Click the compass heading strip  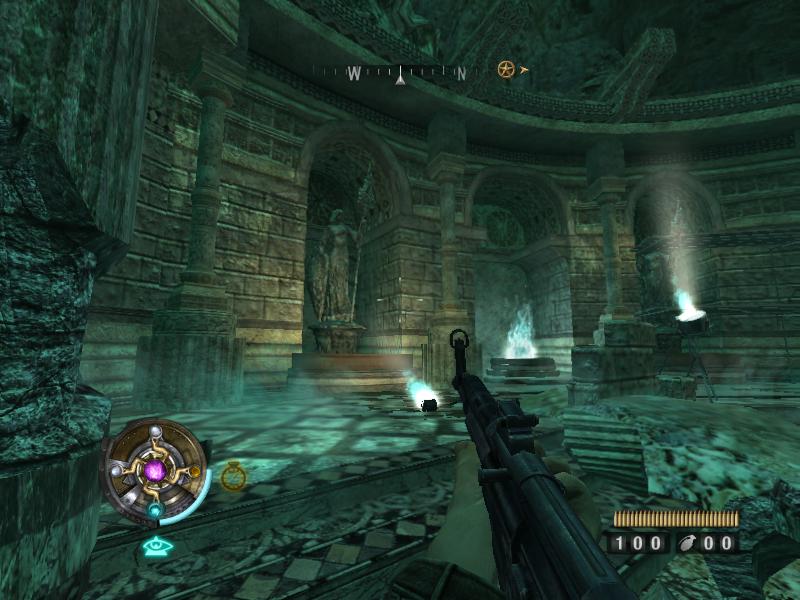(x=400, y=72)
